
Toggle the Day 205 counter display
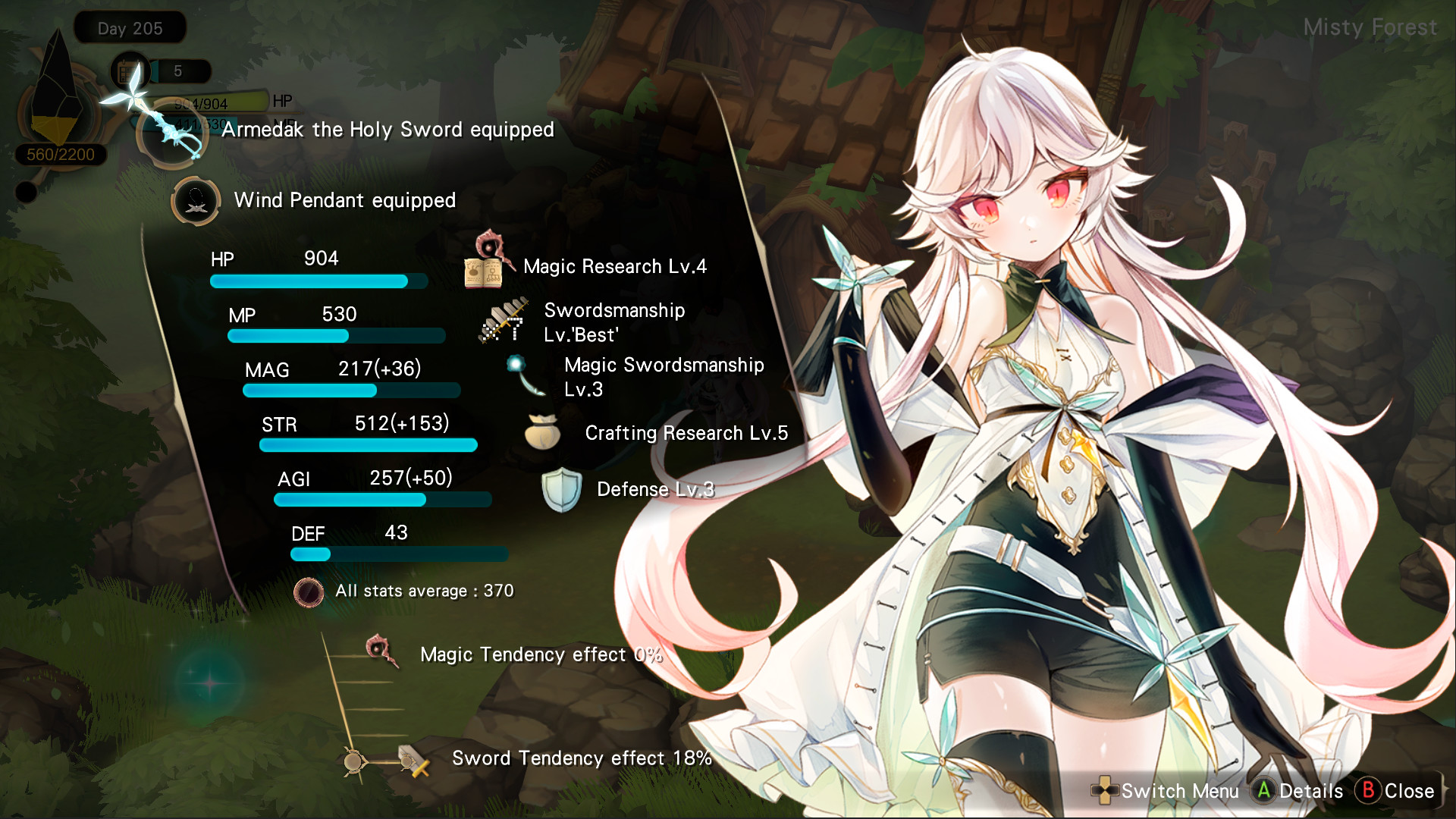point(129,28)
